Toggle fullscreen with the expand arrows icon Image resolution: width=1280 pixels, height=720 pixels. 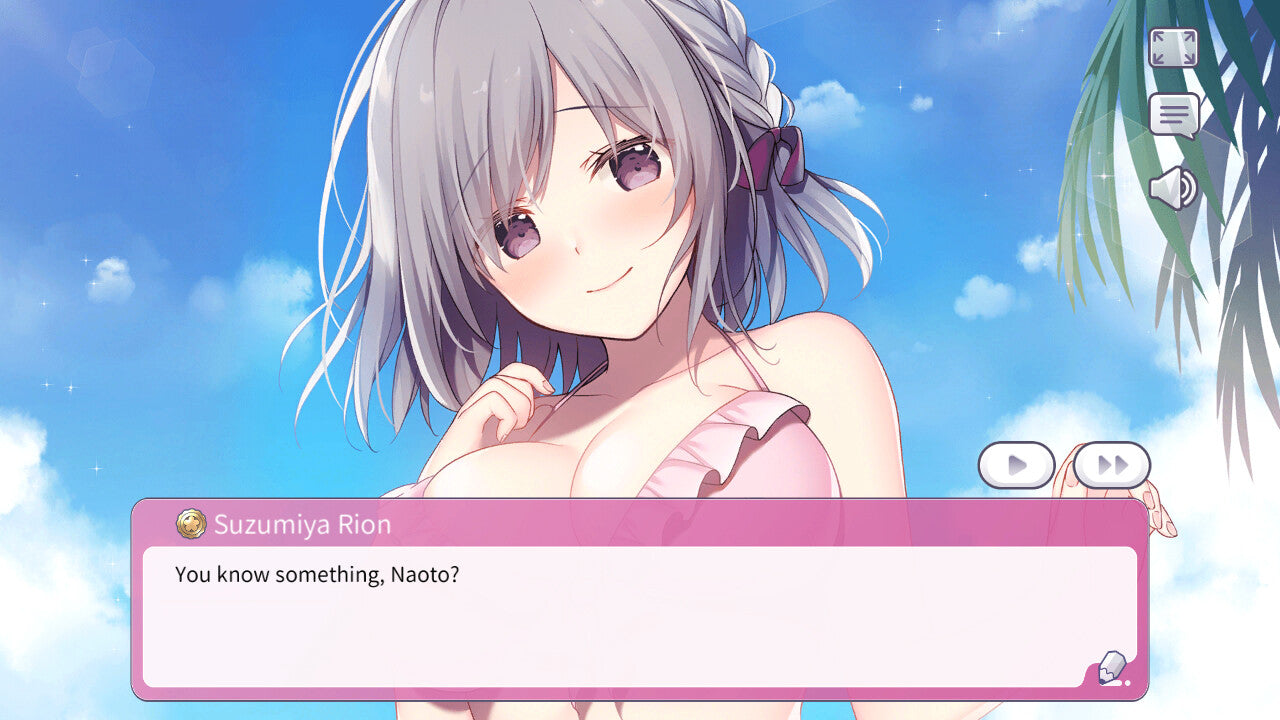[x=1173, y=47]
